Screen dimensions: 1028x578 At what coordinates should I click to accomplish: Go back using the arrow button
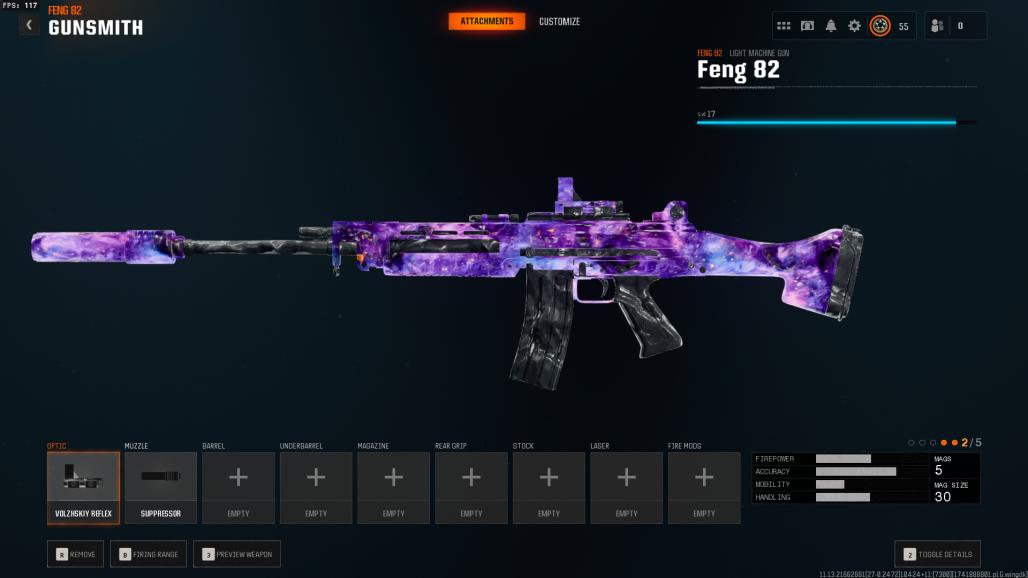coord(29,25)
